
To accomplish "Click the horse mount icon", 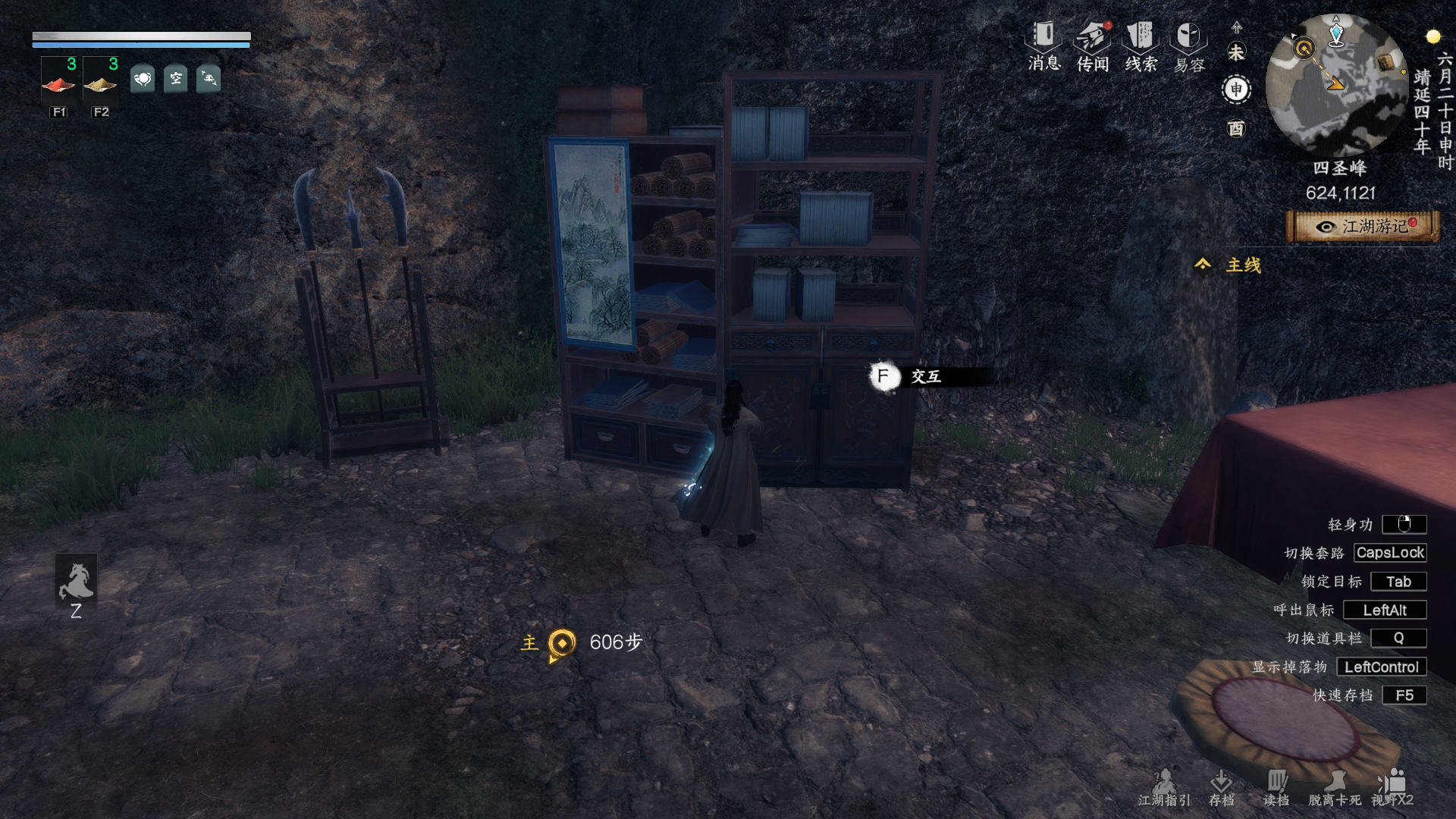I will click(76, 582).
